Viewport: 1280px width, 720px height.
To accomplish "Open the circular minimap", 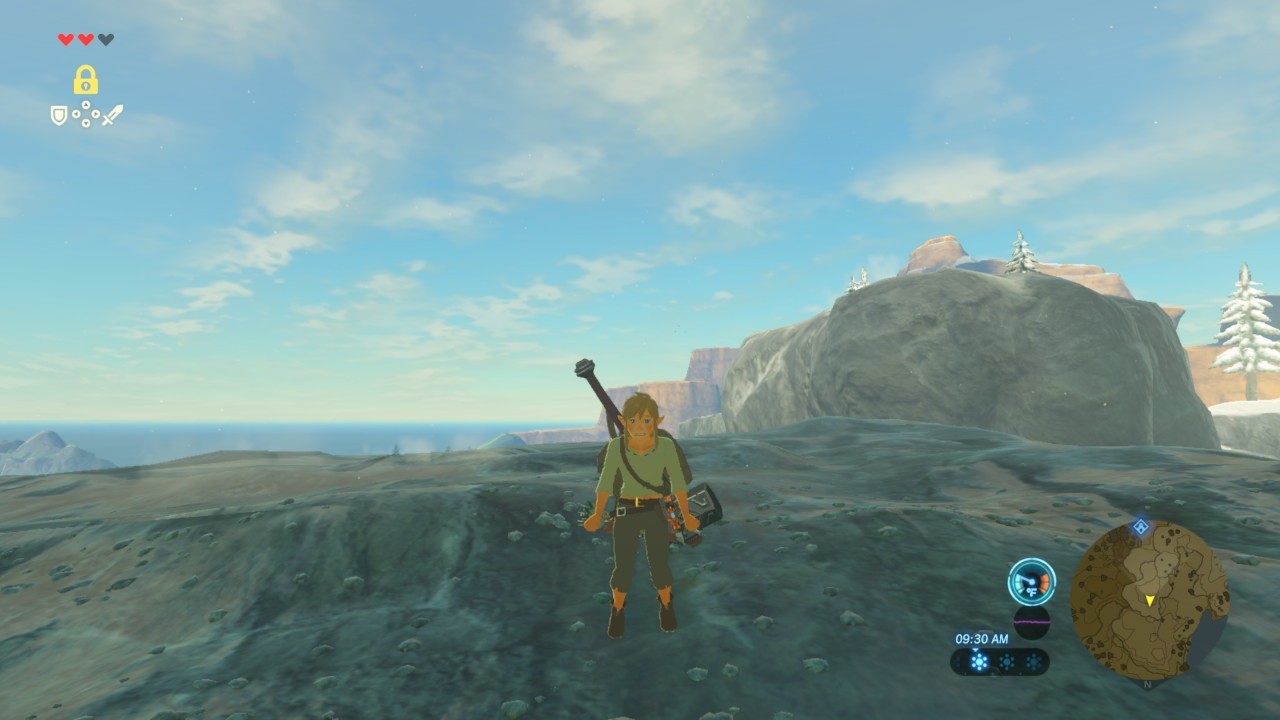I will pyautogui.click(x=1149, y=600).
